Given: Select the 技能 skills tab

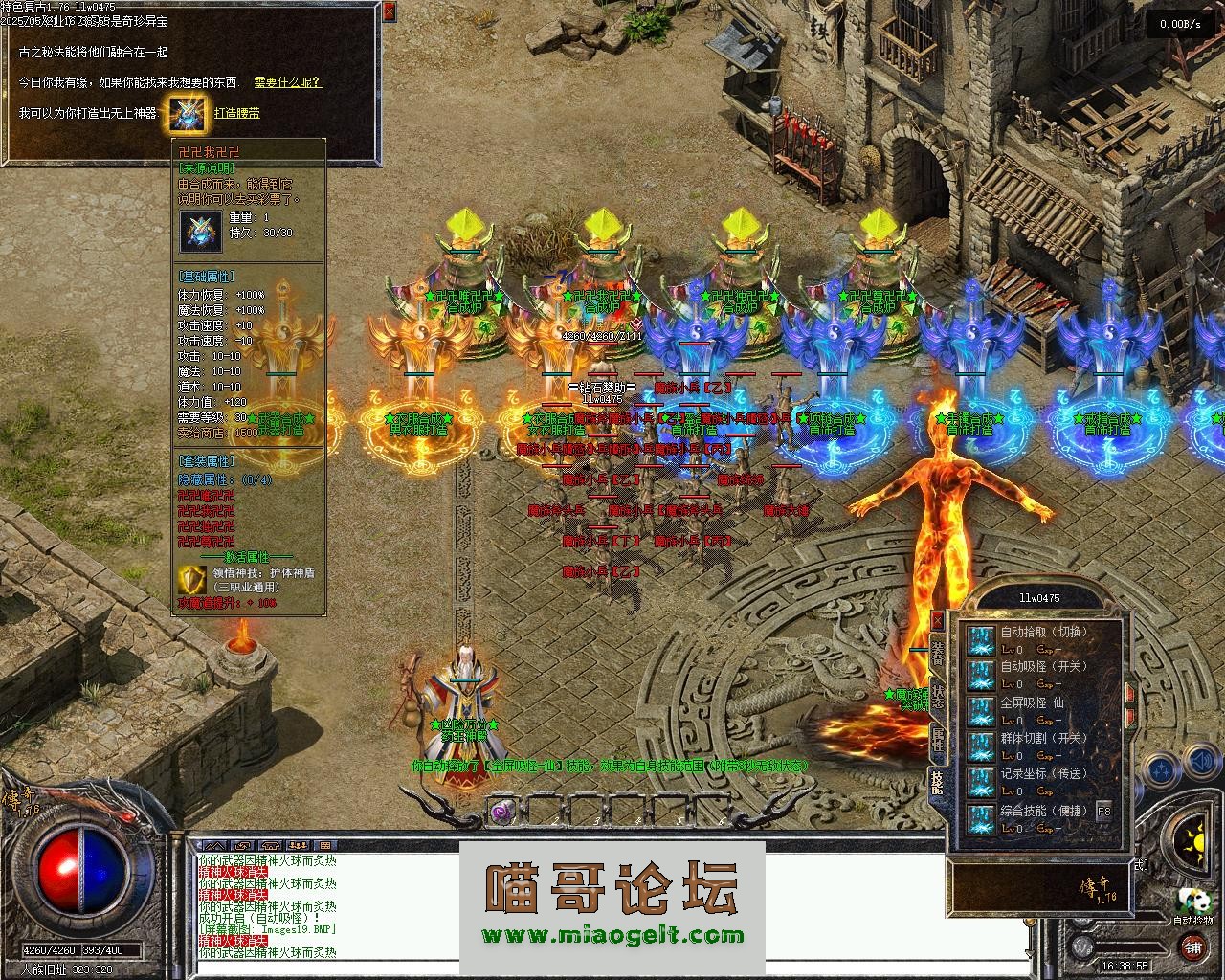Looking at the screenshot, I should tap(937, 783).
